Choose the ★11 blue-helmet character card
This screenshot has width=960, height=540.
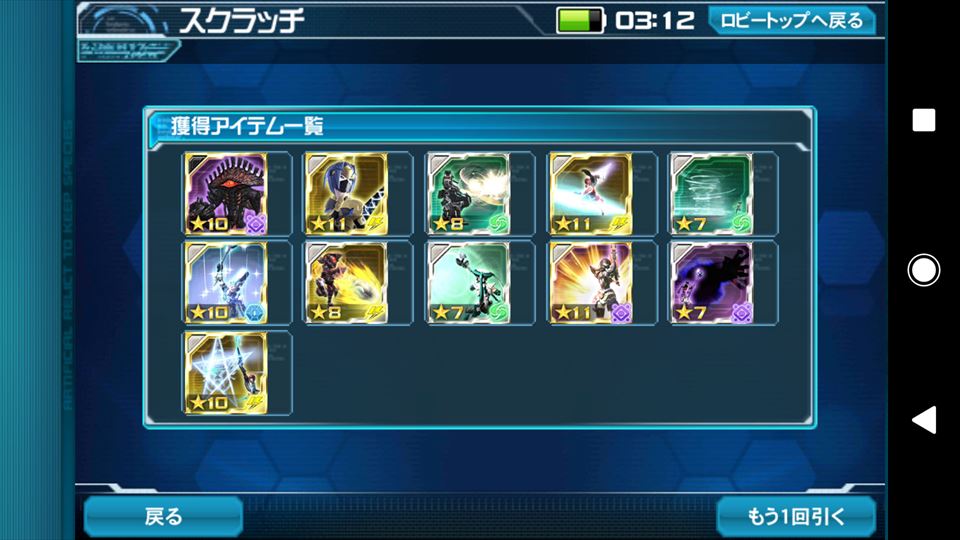tap(347, 193)
